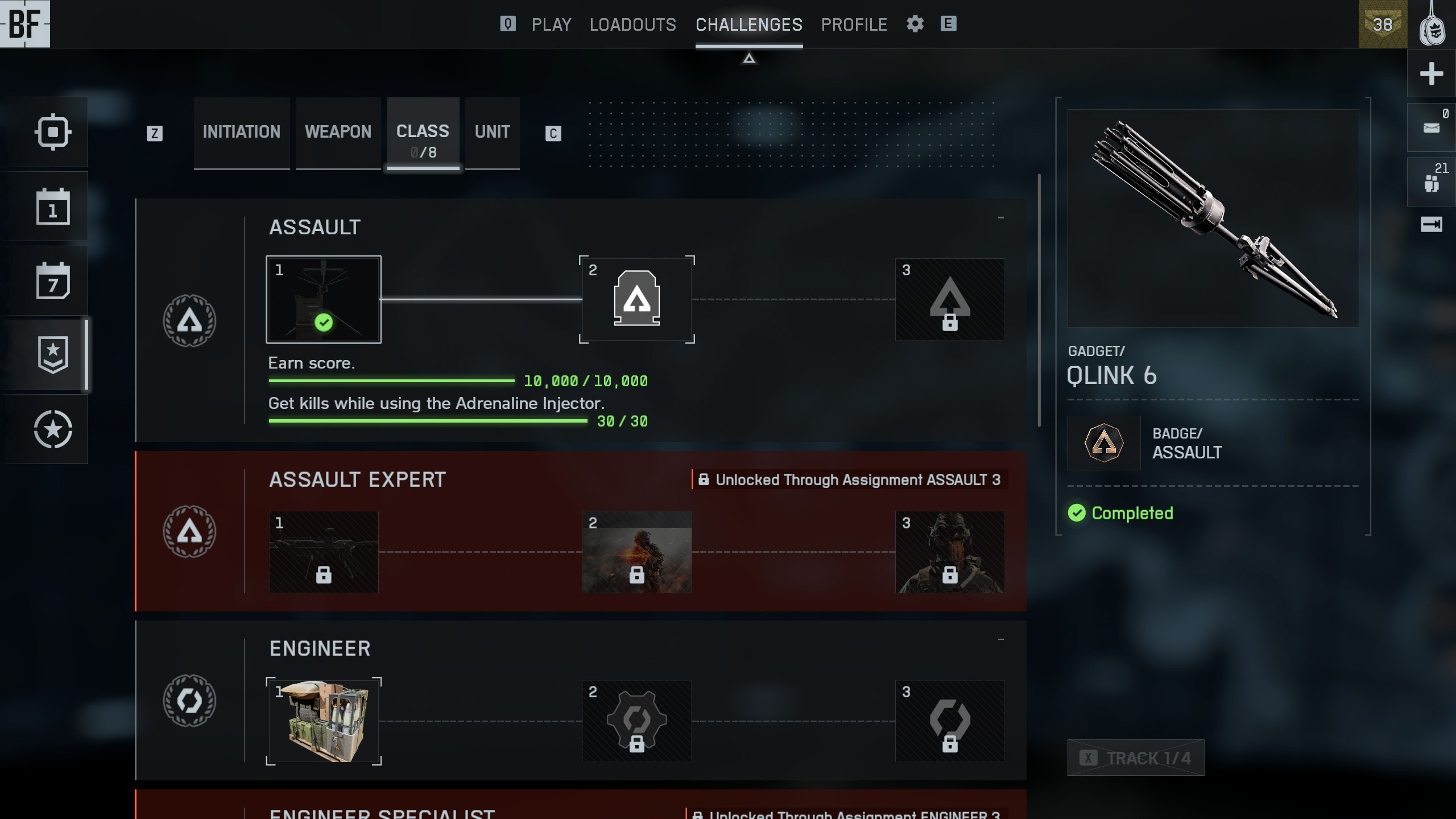Open the daily challenges calendar icon
The height and width of the screenshot is (819, 1456).
point(53,206)
